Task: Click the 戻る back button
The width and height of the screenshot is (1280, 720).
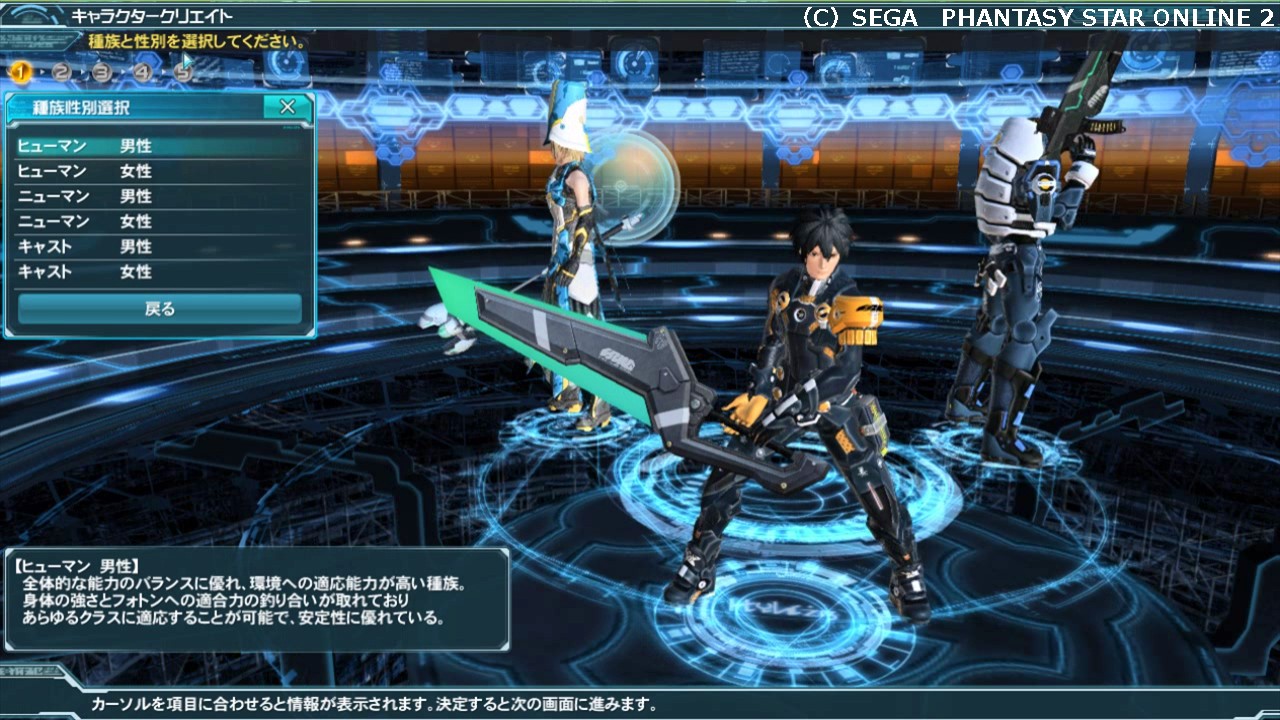Action: (x=160, y=309)
